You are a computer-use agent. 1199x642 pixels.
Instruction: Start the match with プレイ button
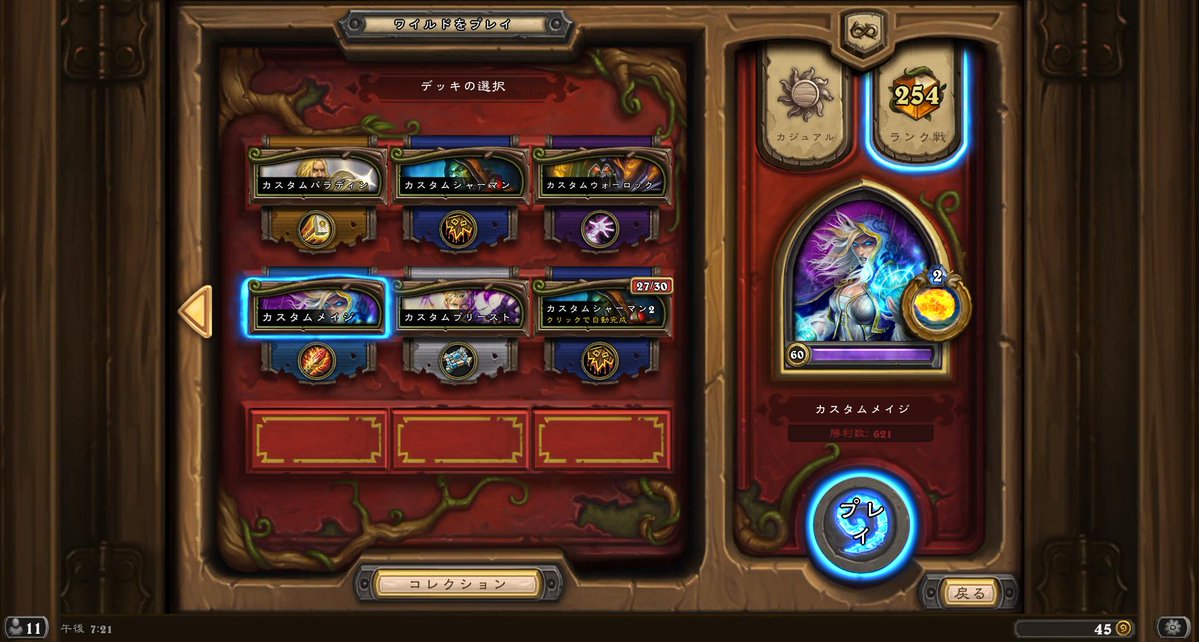(861, 523)
